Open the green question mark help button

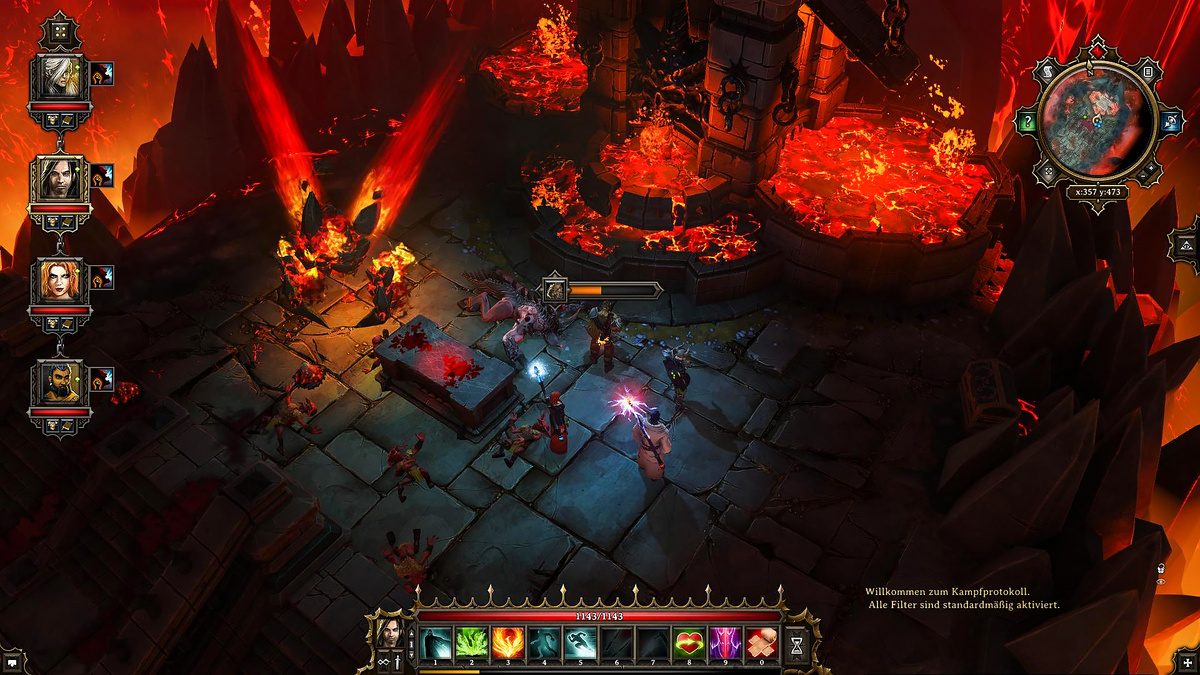(1027, 123)
